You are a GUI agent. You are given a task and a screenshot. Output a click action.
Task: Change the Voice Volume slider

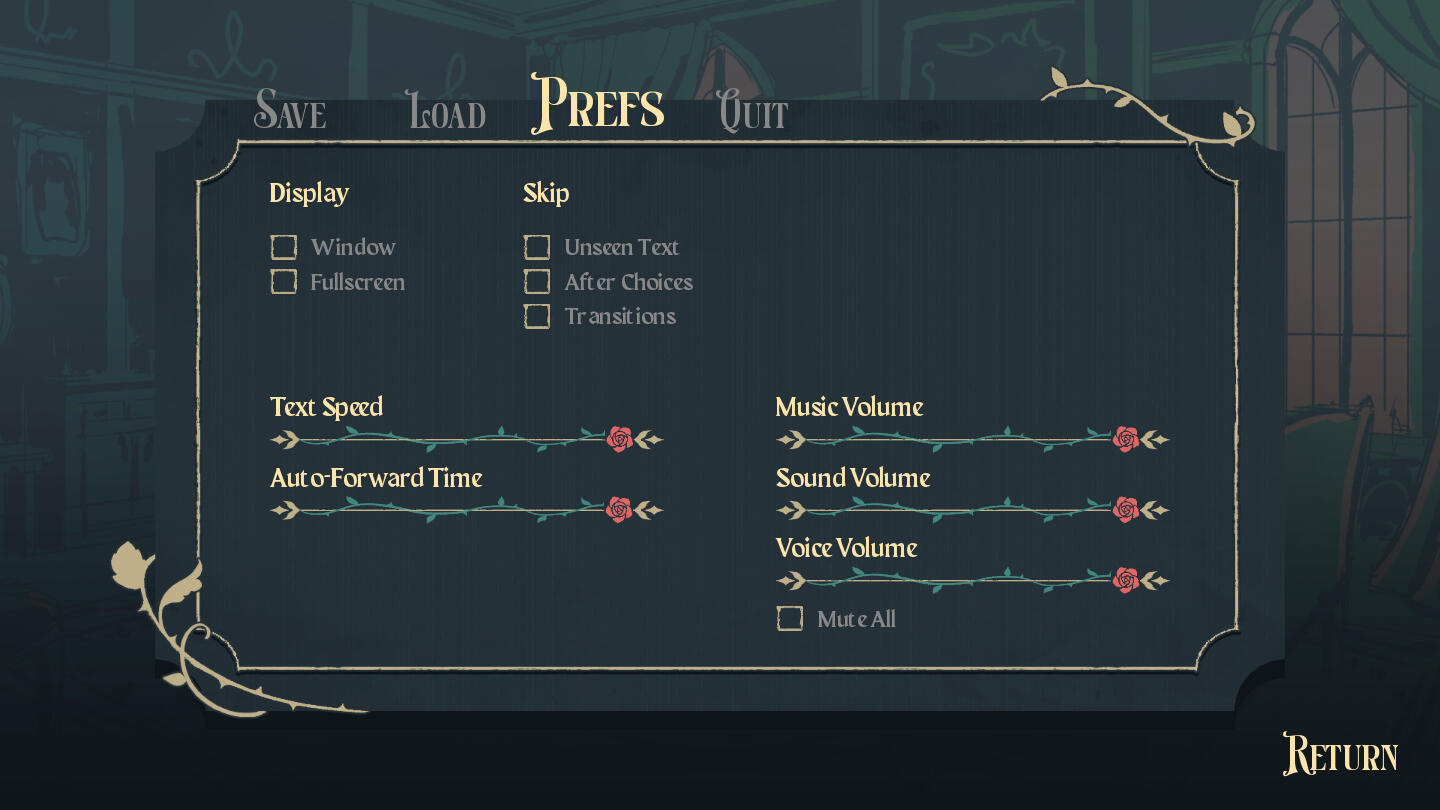point(972,580)
